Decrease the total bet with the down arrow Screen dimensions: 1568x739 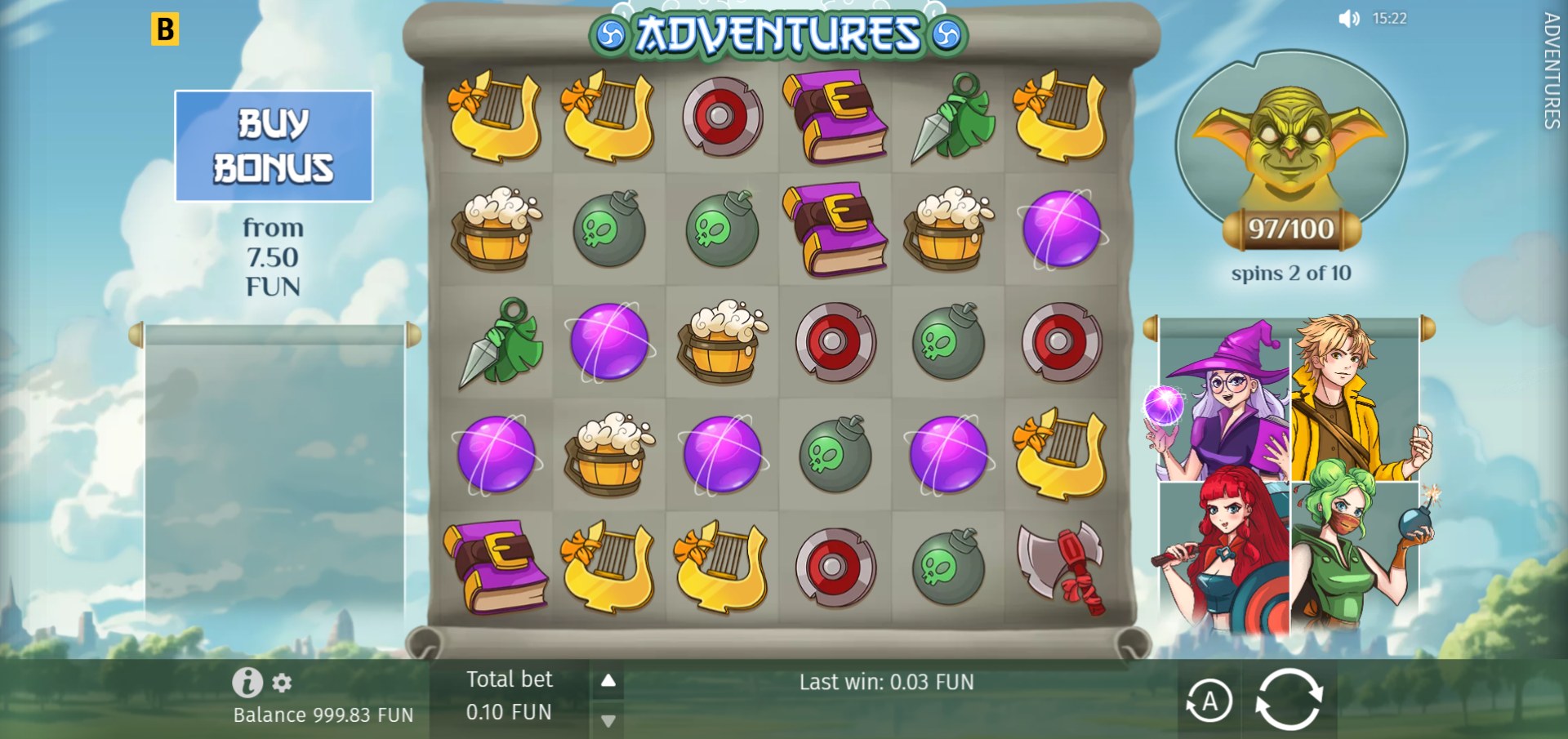click(608, 720)
